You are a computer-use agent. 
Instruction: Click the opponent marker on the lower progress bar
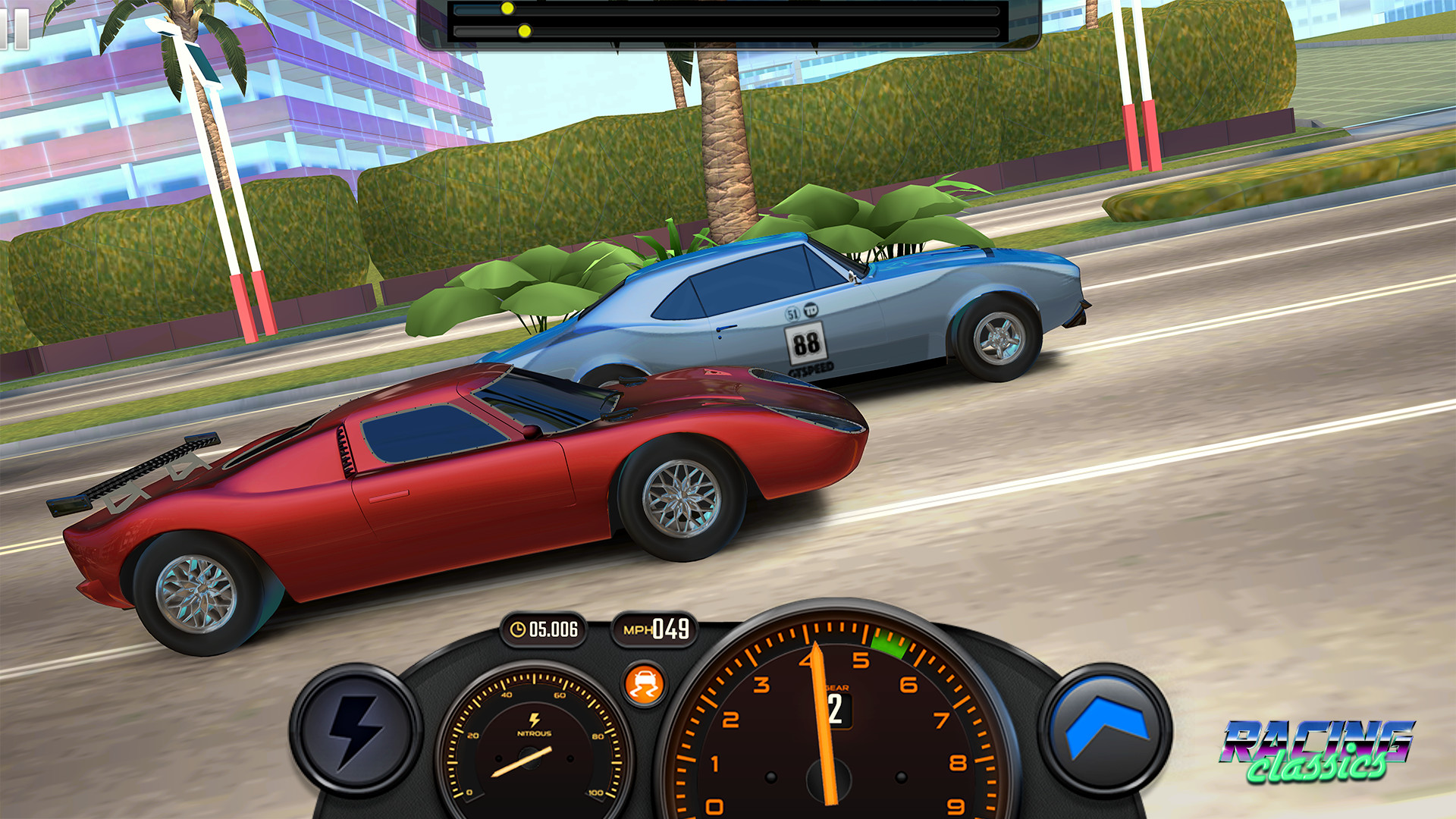tap(523, 32)
